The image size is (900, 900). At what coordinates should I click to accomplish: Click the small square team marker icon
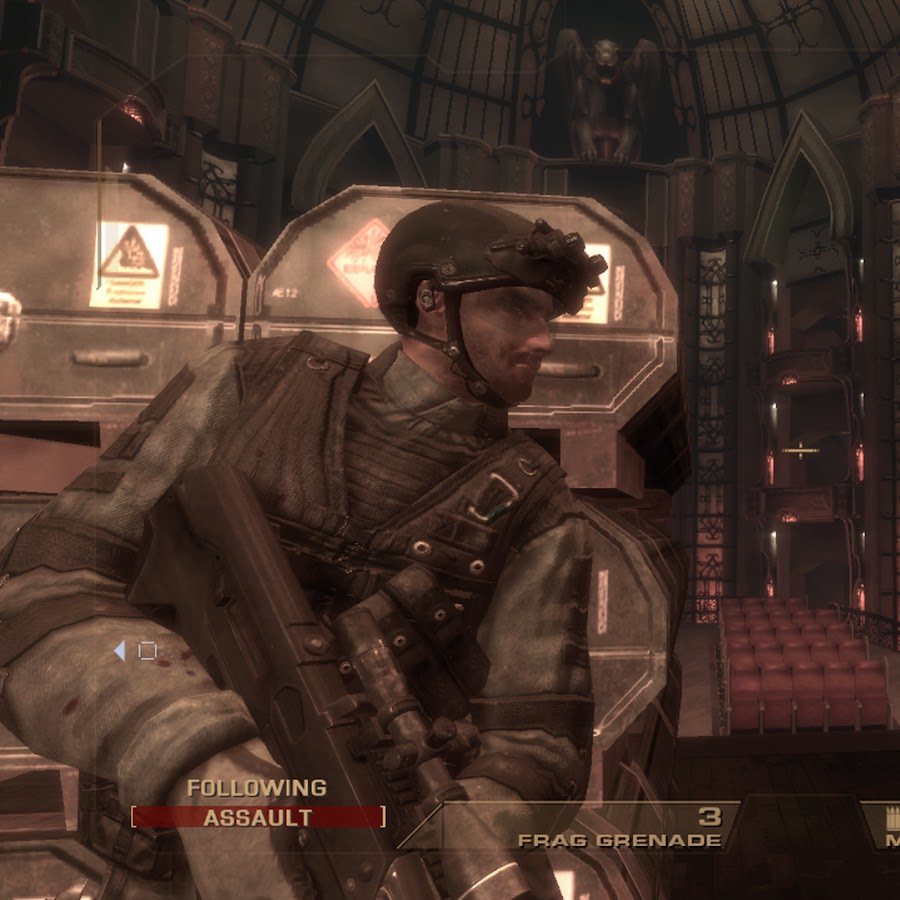click(x=147, y=651)
